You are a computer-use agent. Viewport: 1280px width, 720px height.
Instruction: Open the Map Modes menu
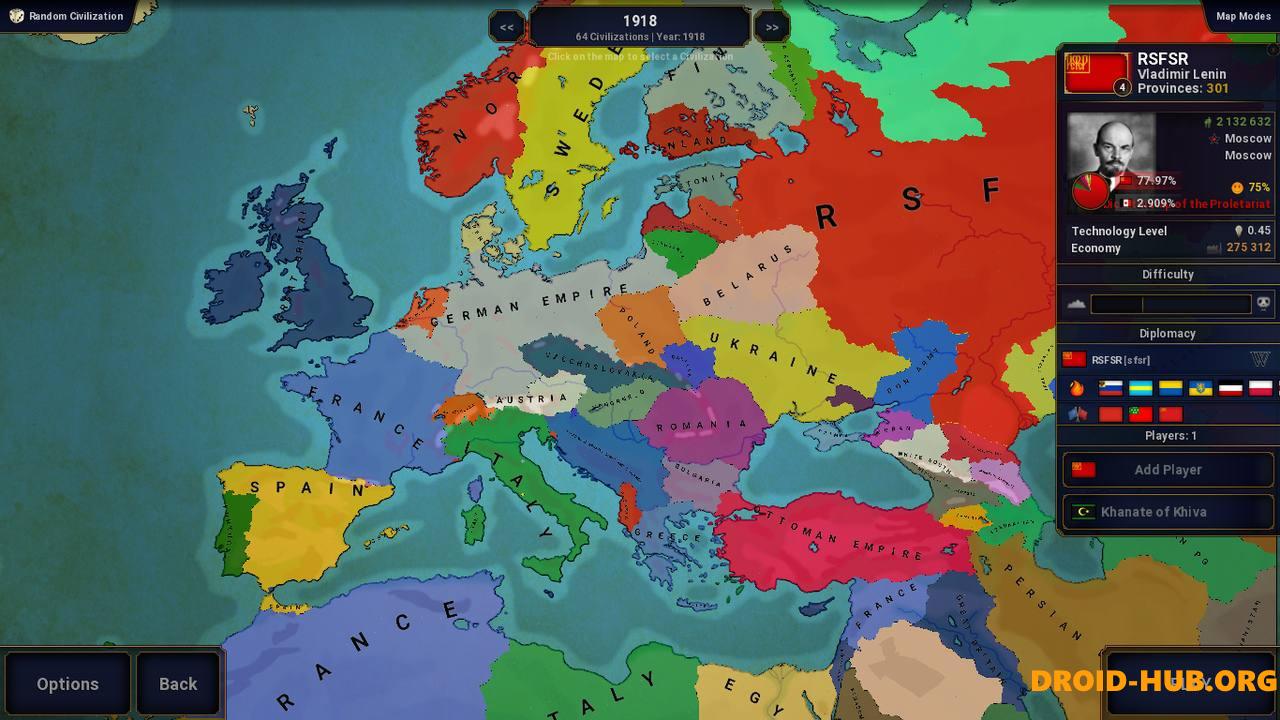click(x=1242, y=16)
